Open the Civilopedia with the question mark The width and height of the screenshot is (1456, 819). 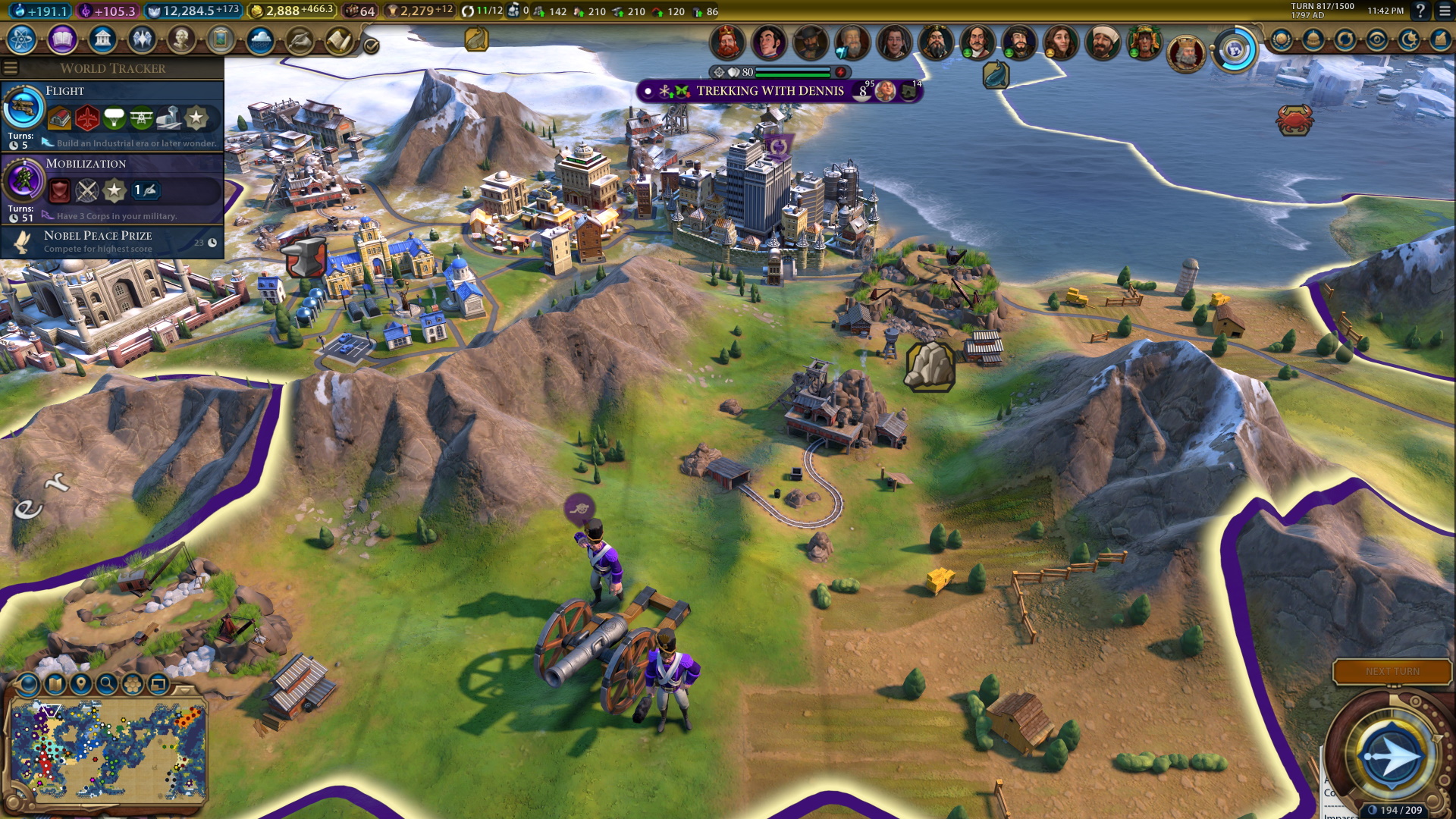pos(1421,11)
